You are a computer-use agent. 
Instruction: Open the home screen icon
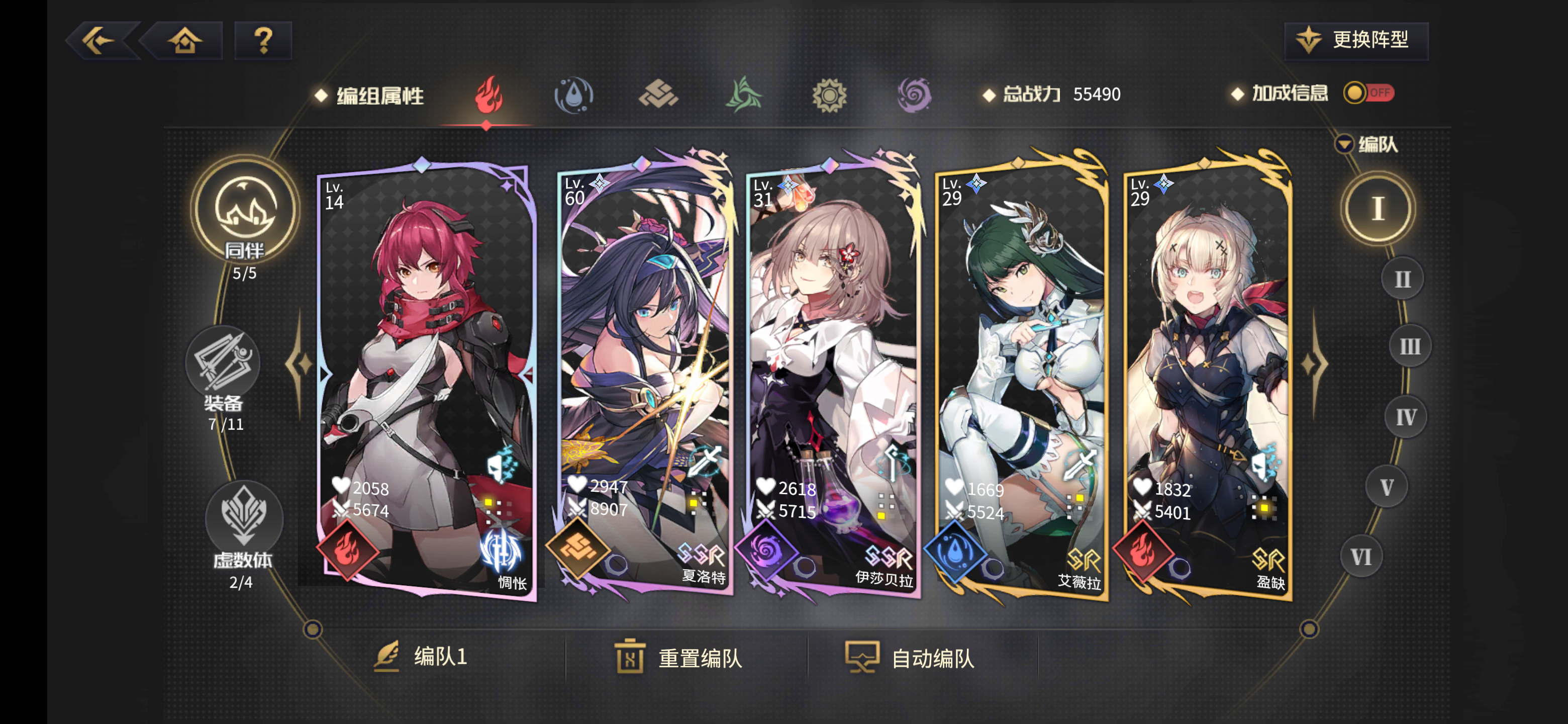point(185,41)
